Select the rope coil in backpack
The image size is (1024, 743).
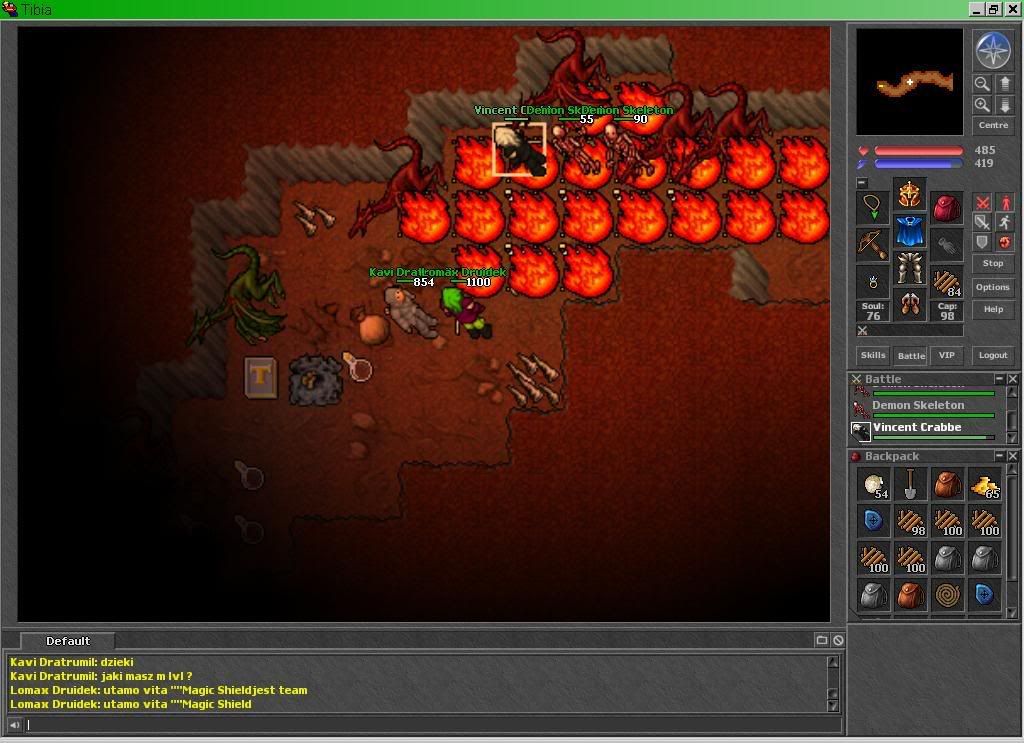[947, 594]
